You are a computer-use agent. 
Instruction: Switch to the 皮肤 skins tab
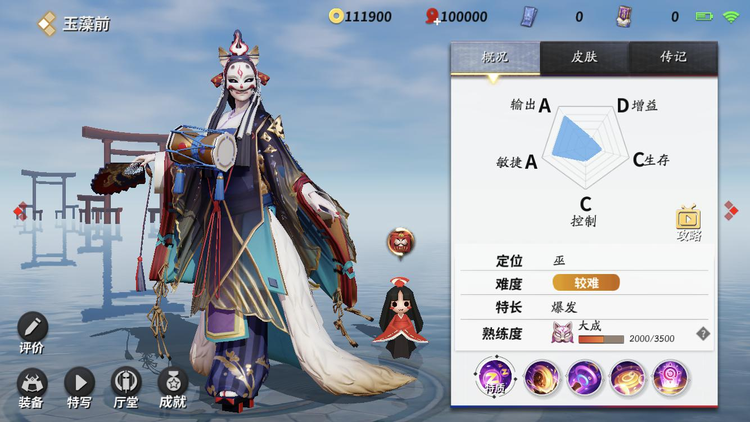tap(584, 57)
